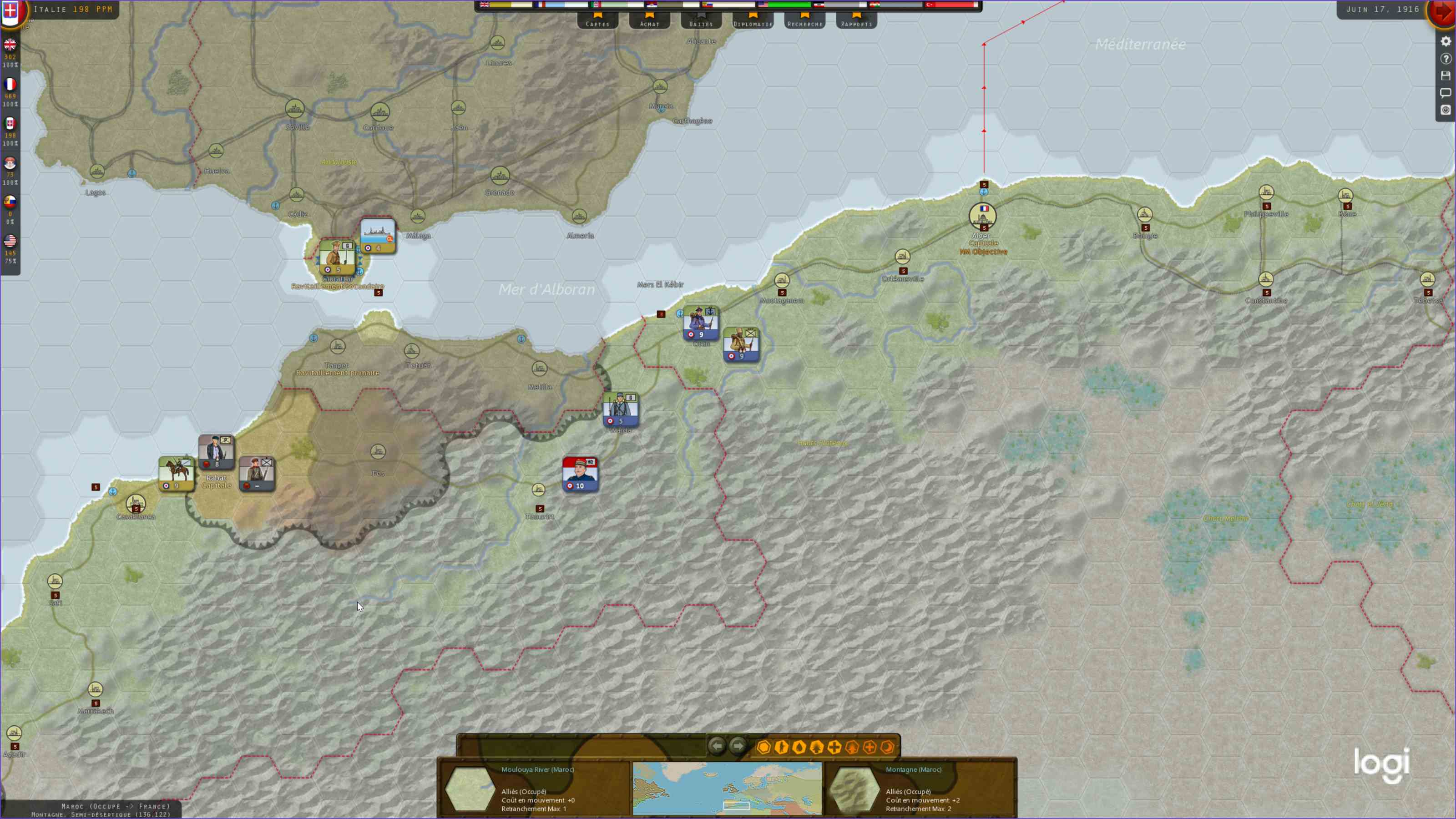Screen dimensions: 1456x819
Task: Open game options with the gear icon
Action: click(x=1446, y=41)
